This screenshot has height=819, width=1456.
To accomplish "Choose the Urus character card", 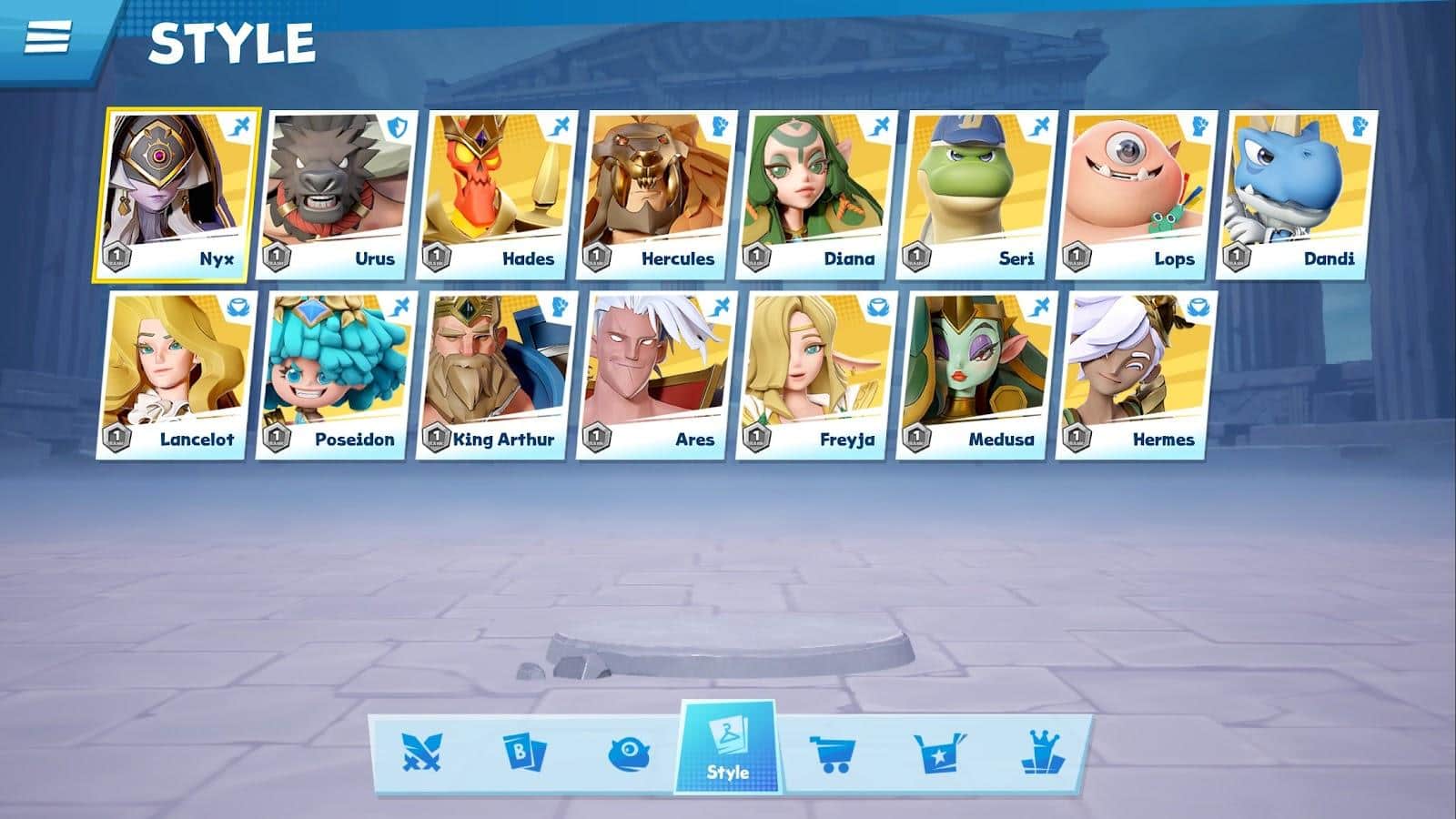I will tap(337, 195).
